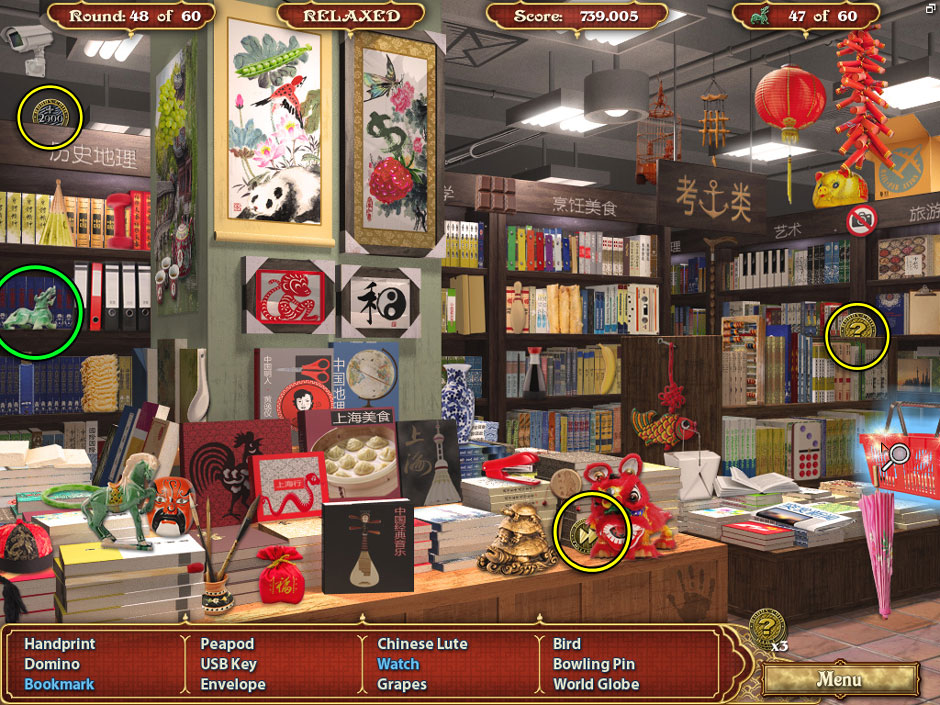Select Domino in the item list

(52, 664)
